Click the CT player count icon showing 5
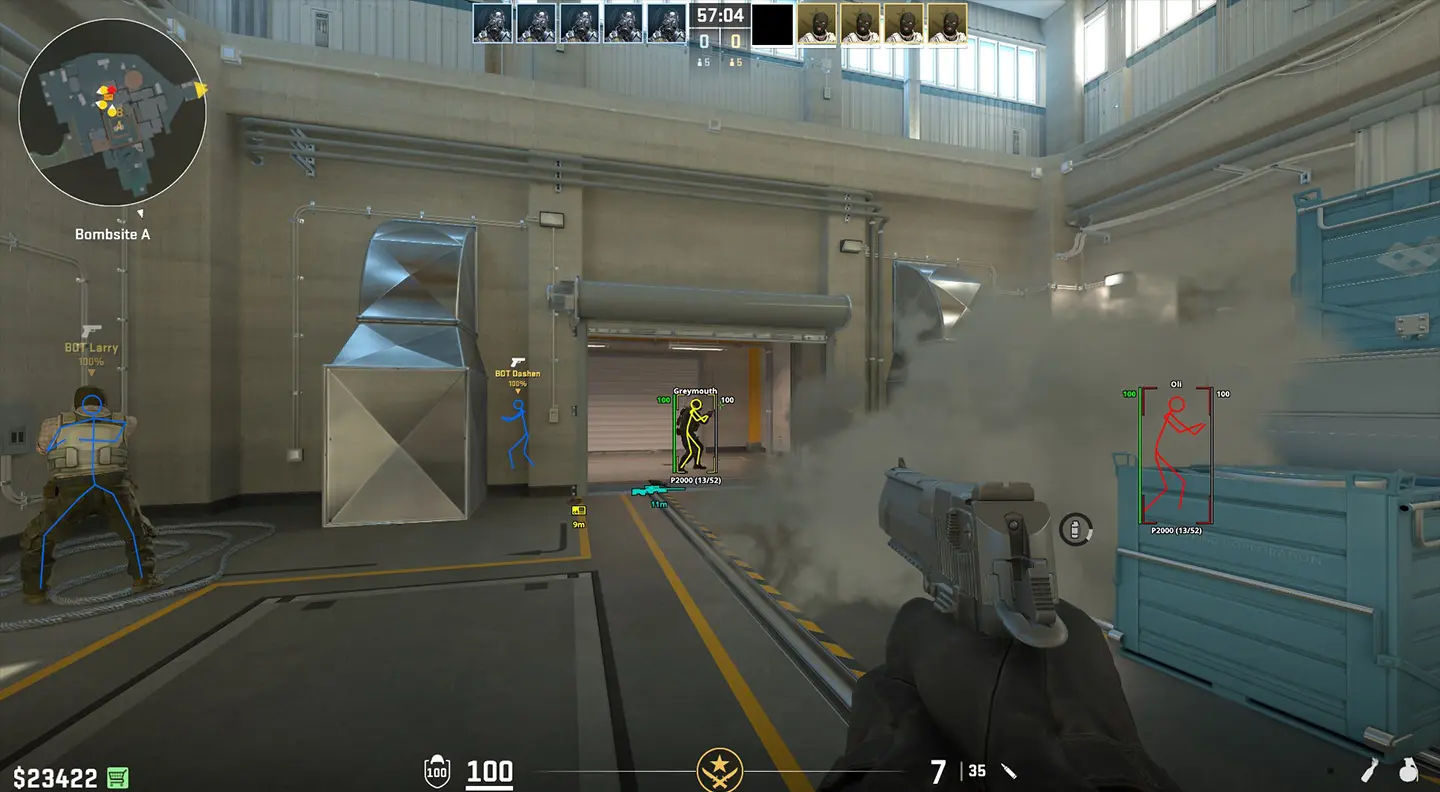Viewport: 1440px width, 792px height. [x=704, y=60]
